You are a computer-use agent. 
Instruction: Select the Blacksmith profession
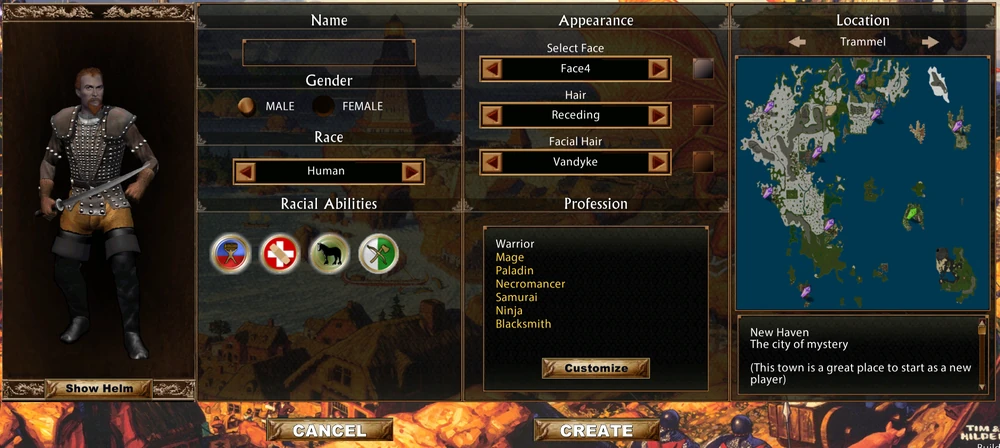pyautogui.click(x=523, y=324)
